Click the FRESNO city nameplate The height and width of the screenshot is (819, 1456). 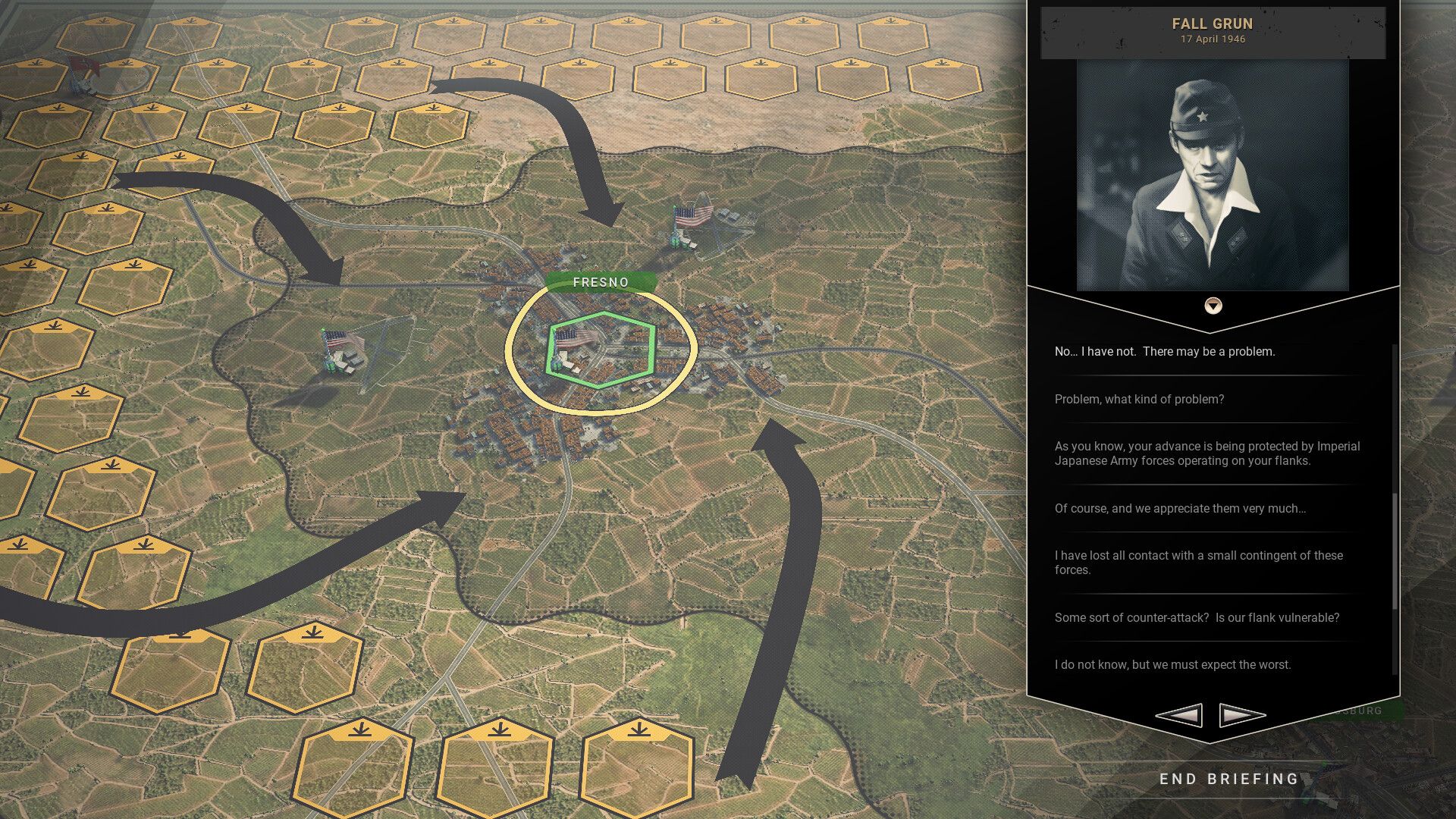coord(601,281)
